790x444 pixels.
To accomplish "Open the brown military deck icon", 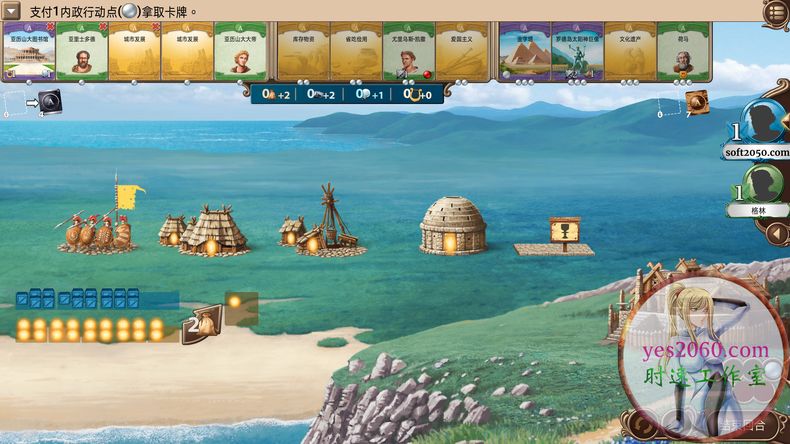I will [x=697, y=101].
